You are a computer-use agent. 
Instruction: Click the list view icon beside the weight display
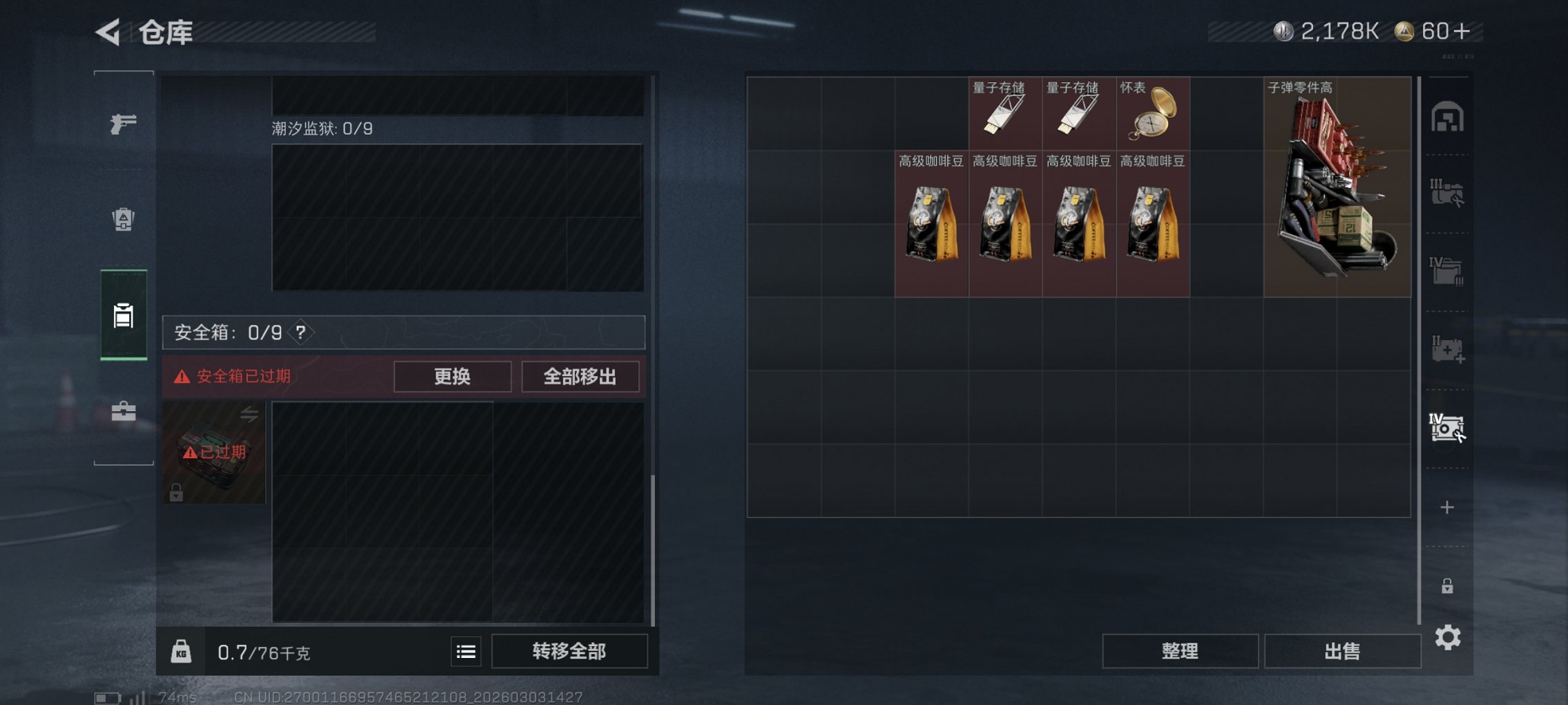coord(466,651)
